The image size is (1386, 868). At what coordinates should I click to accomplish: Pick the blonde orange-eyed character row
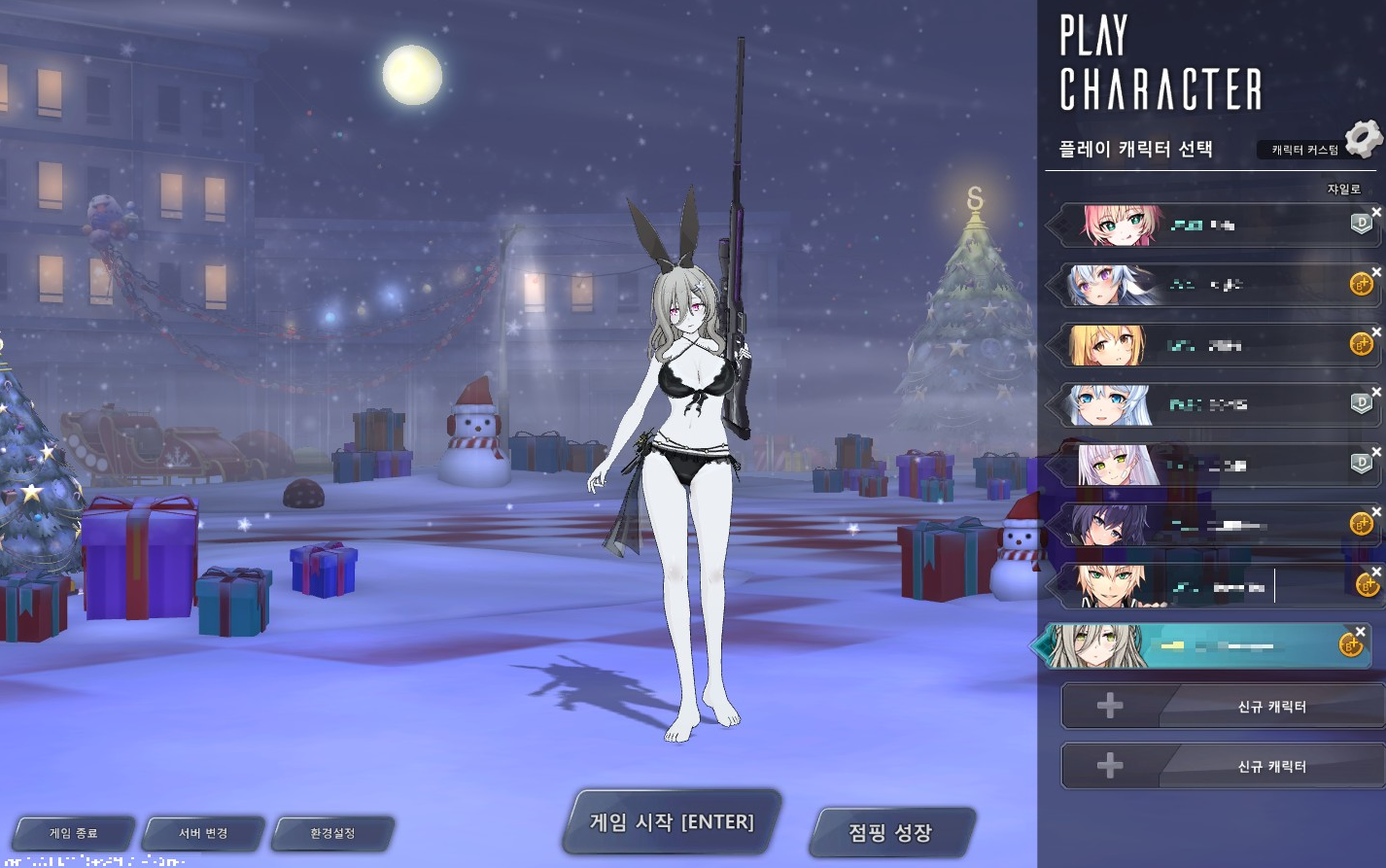(x=1215, y=345)
